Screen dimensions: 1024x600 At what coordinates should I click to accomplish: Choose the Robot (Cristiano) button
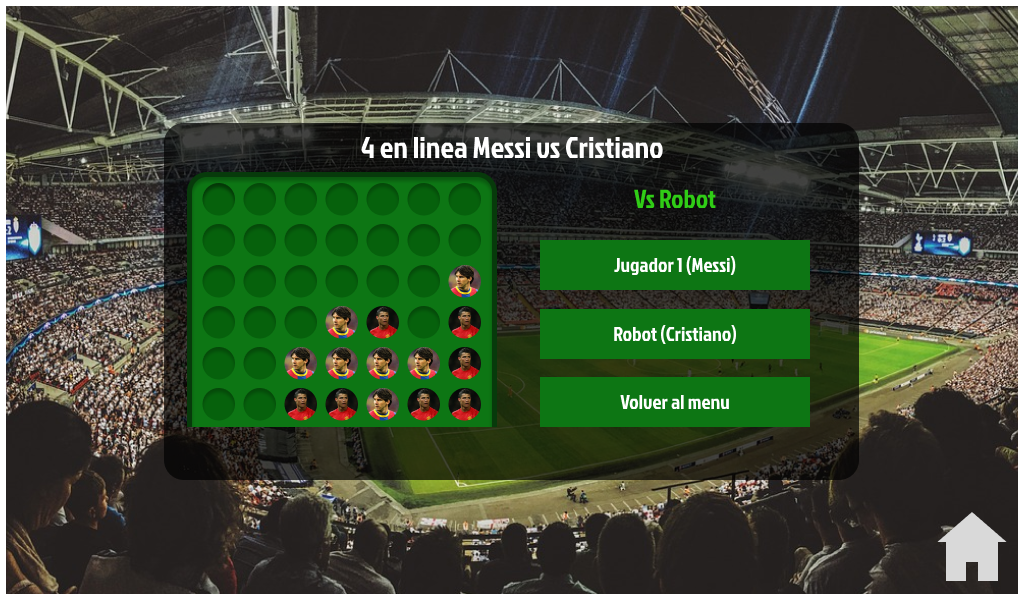point(674,334)
